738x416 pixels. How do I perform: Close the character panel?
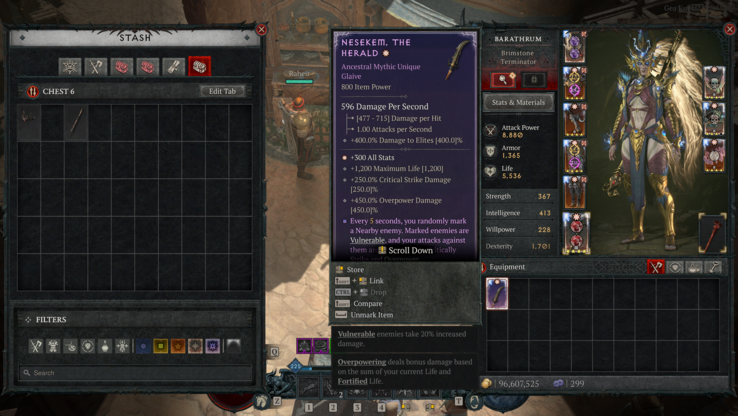(729, 29)
